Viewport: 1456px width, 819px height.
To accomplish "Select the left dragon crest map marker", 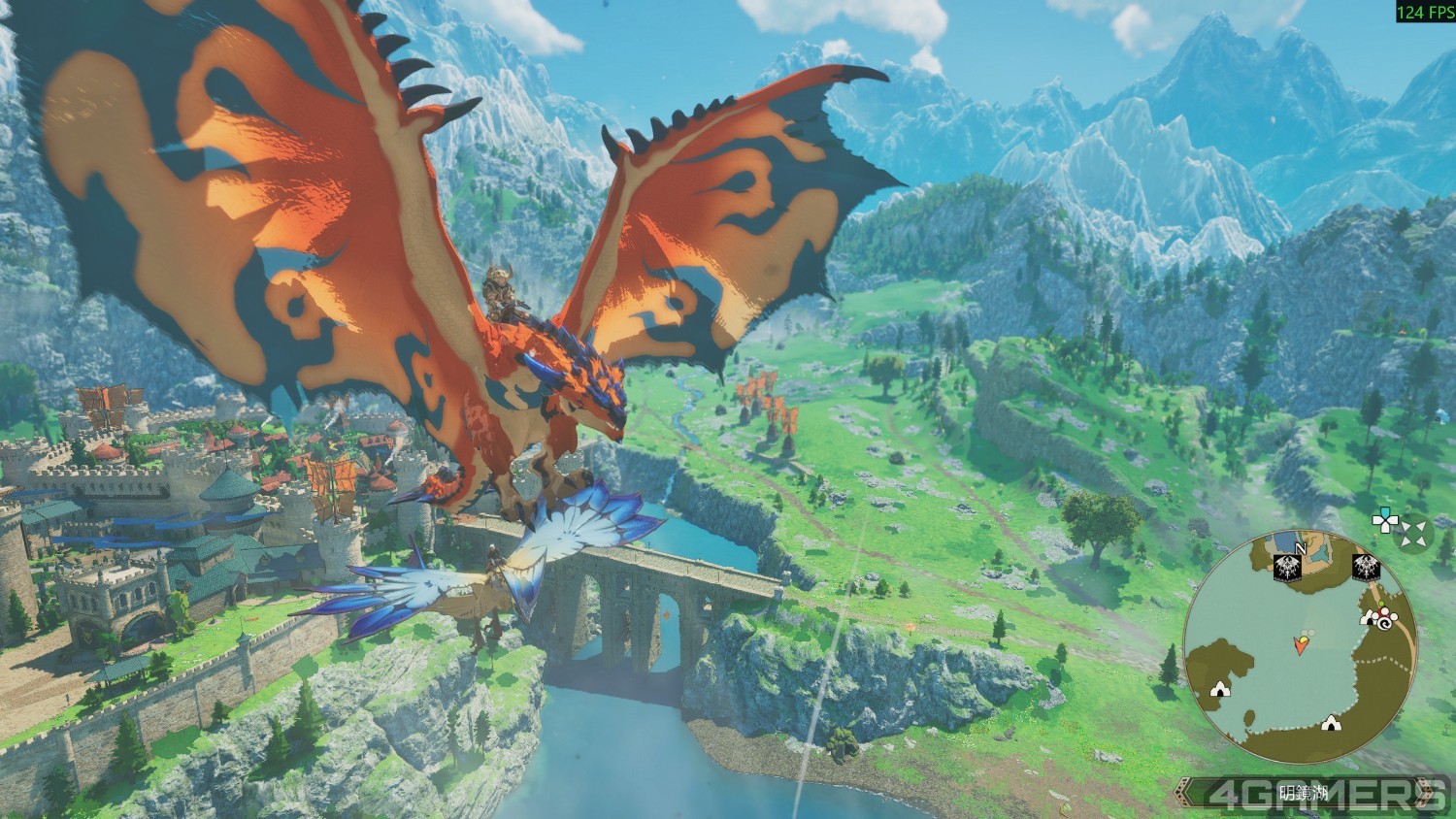I will coord(1287,569).
